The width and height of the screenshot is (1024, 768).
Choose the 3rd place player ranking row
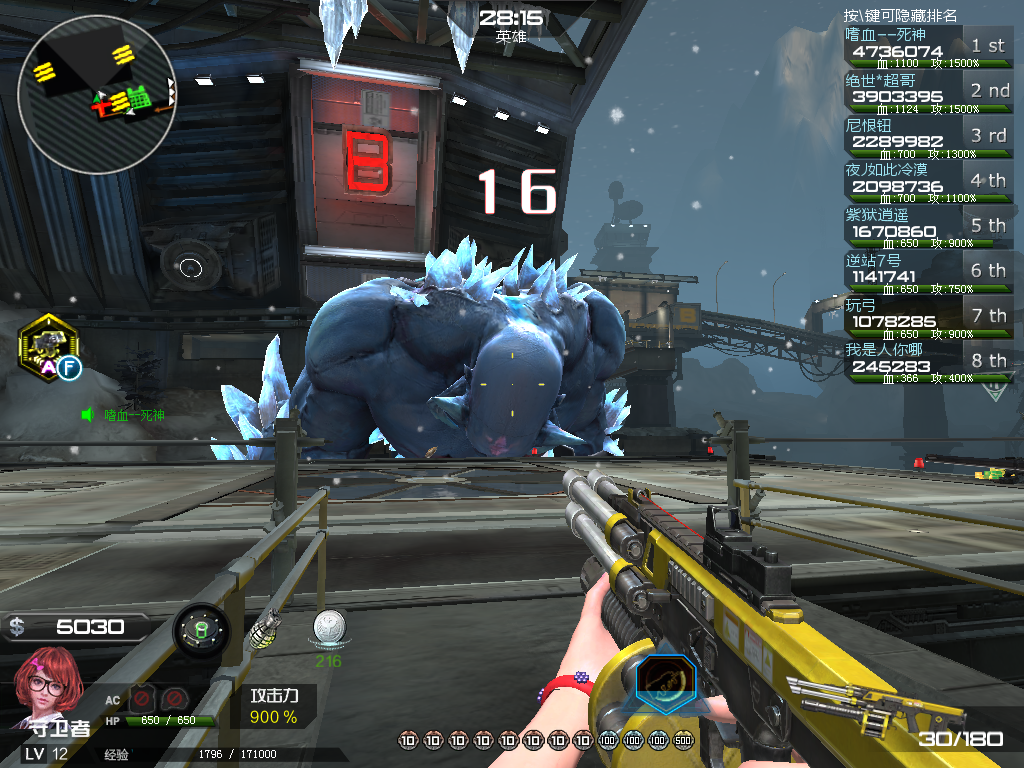click(927, 138)
